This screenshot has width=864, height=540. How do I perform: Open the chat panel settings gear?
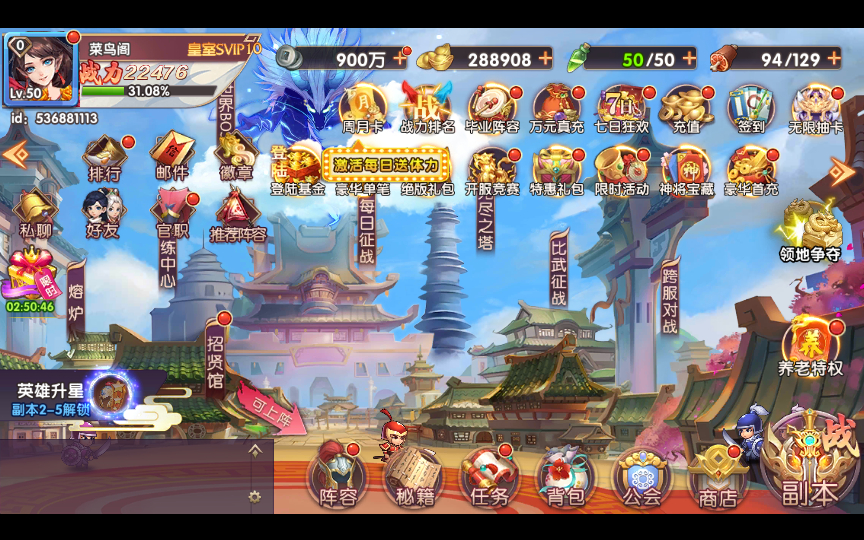point(255,496)
